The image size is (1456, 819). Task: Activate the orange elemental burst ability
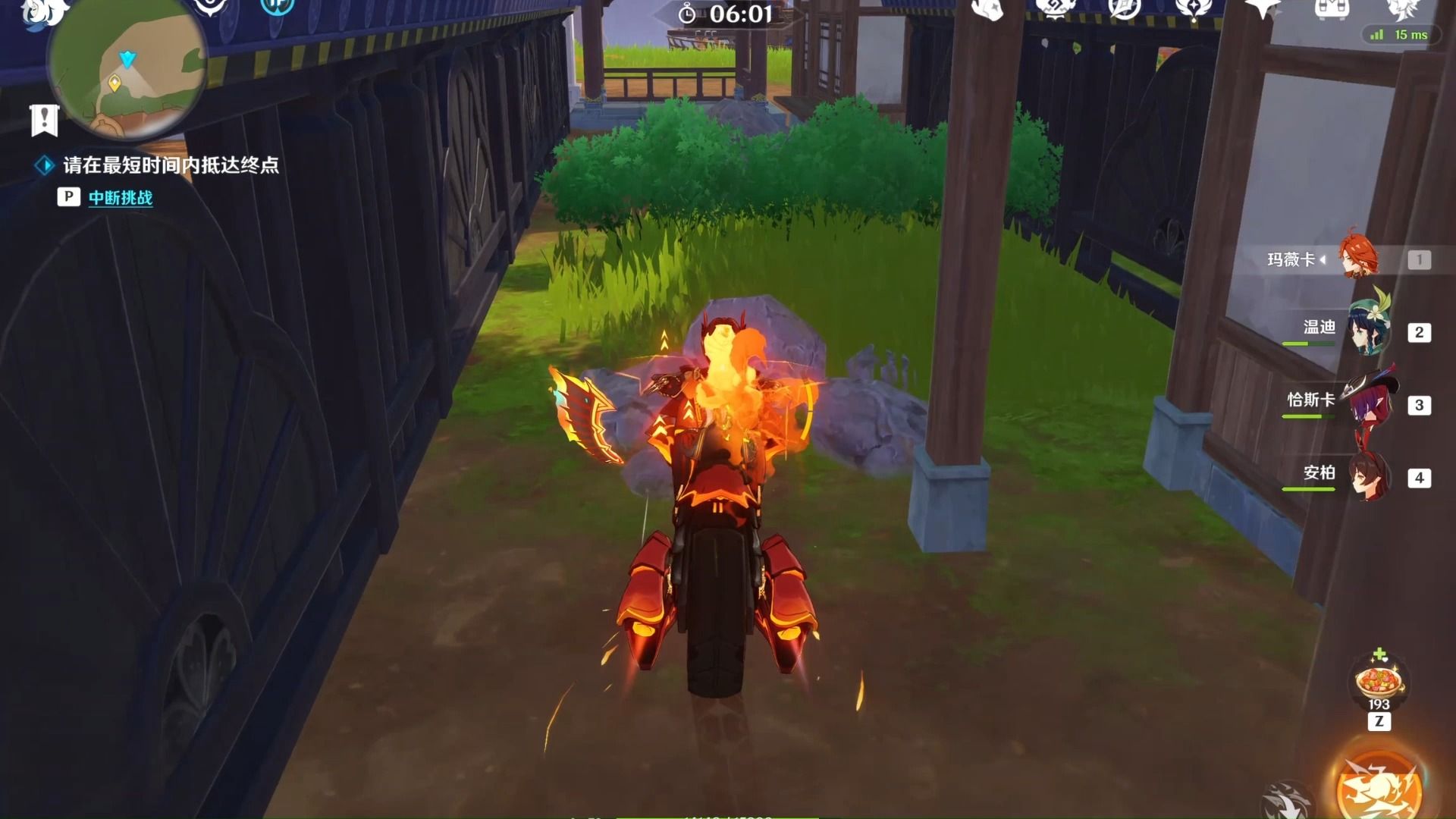[1378, 789]
